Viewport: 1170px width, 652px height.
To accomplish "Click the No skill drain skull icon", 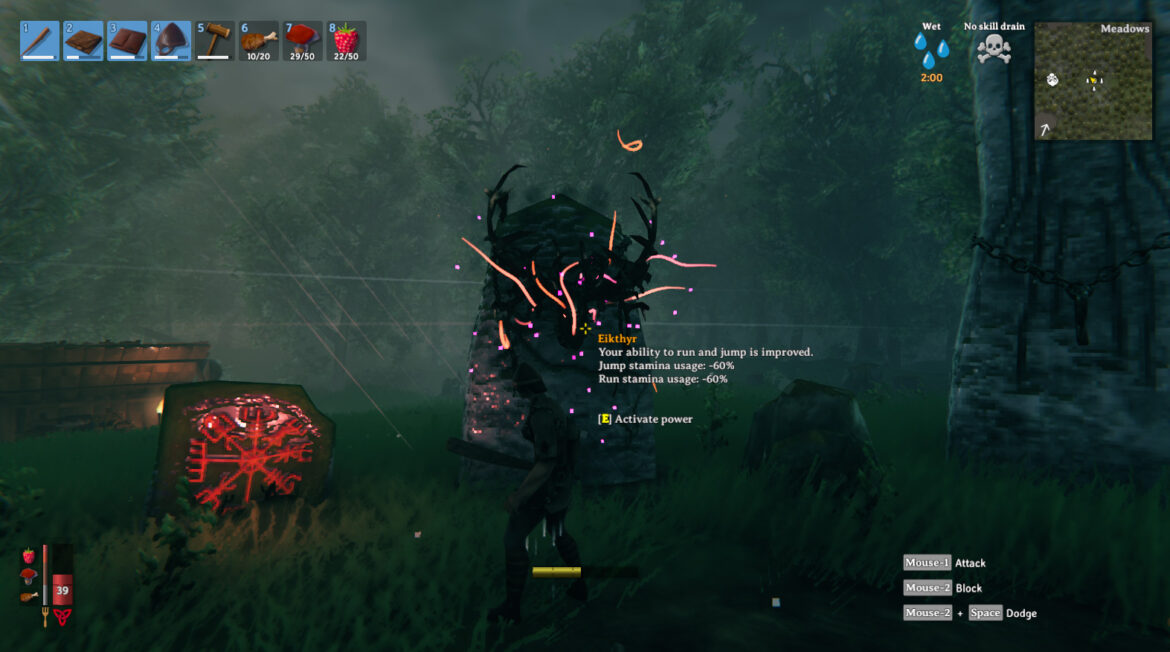I will click(993, 49).
